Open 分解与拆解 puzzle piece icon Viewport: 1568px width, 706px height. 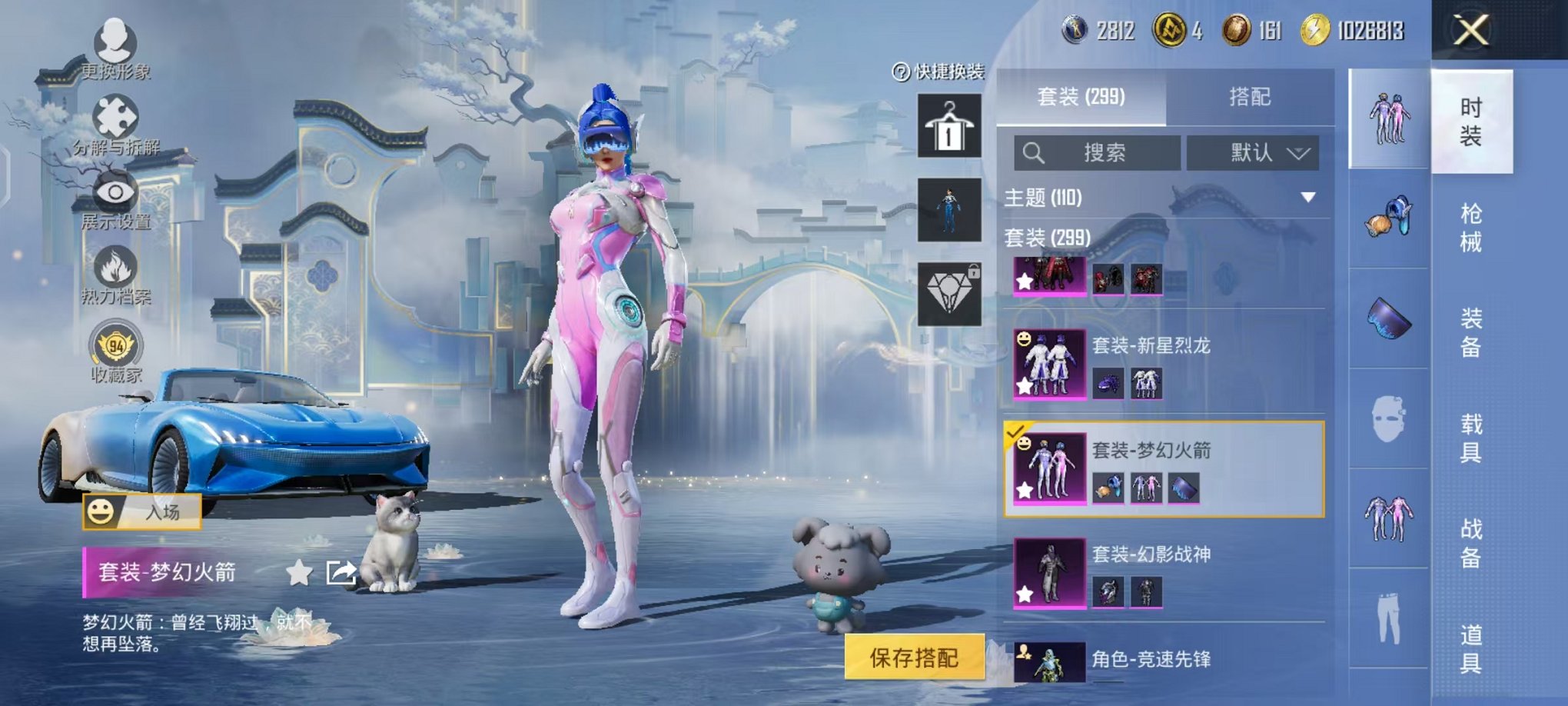(115, 122)
